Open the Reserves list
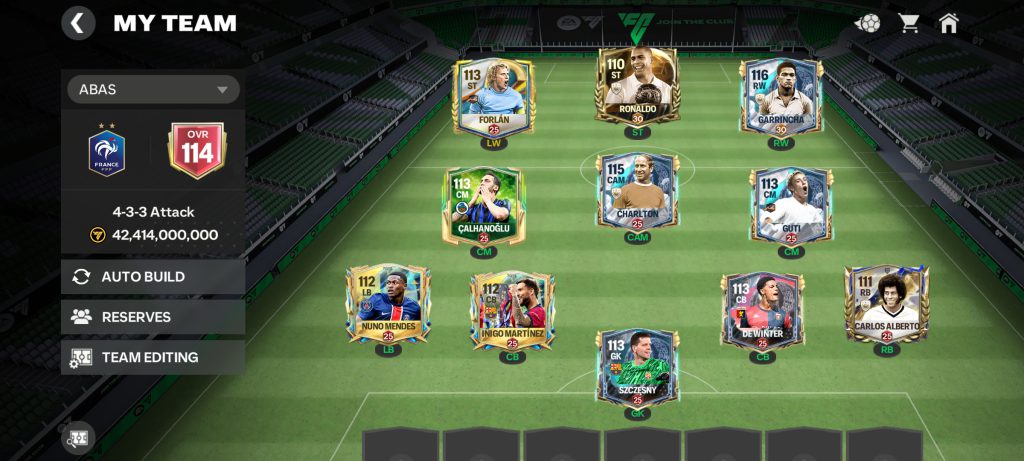 point(153,317)
